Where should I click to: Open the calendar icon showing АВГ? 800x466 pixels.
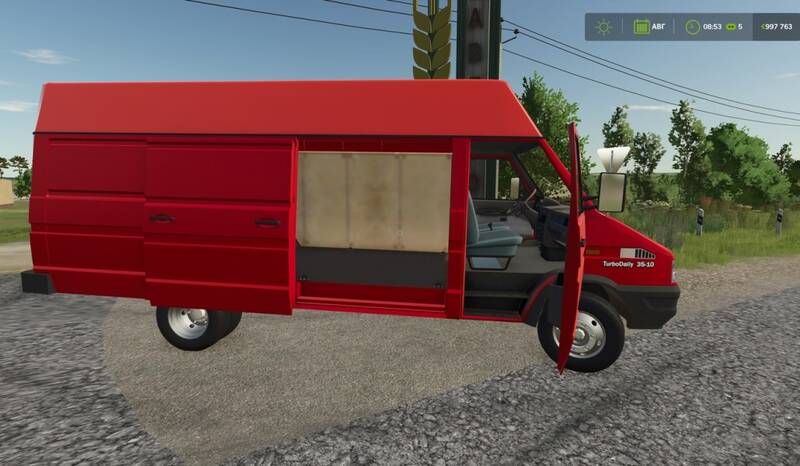pos(641,27)
